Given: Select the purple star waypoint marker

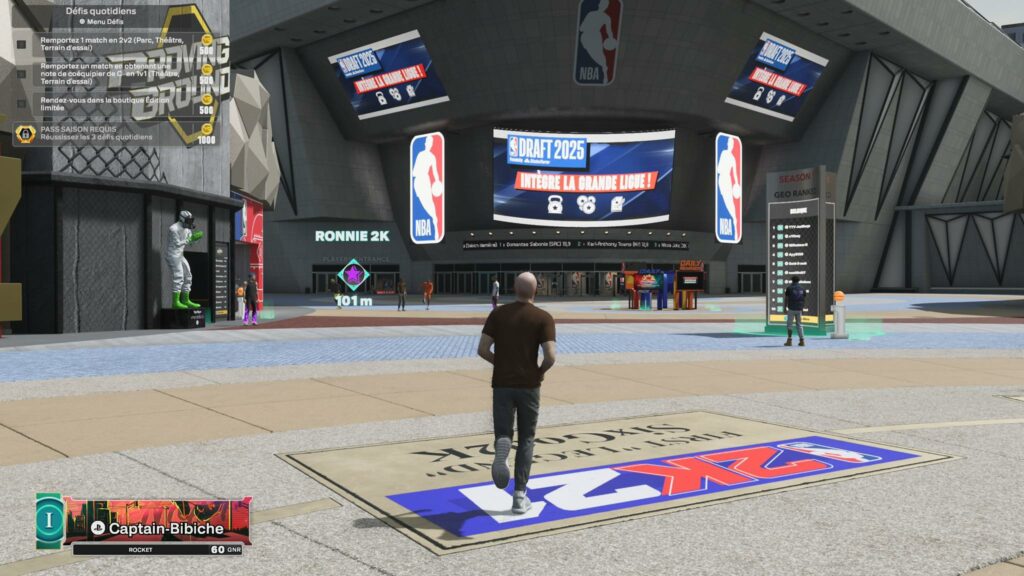Looking at the screenshot, I should (353, 274).
